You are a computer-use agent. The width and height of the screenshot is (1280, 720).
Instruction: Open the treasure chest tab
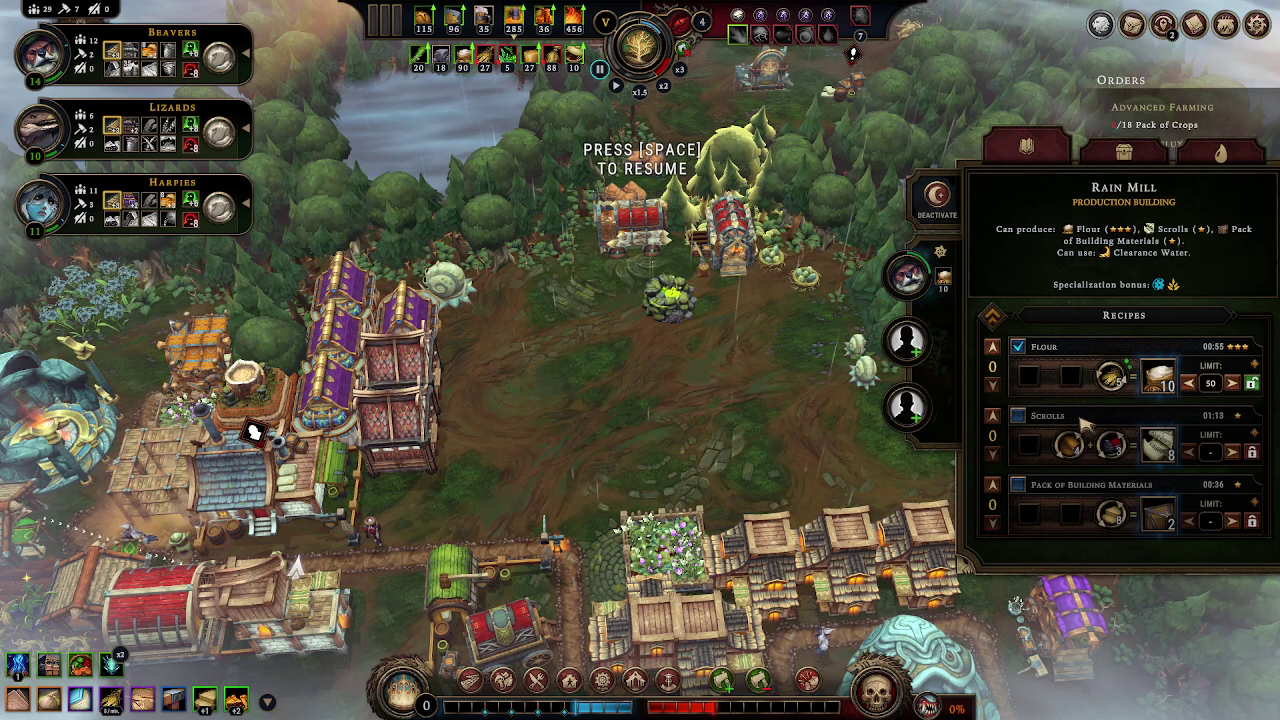1124,151
